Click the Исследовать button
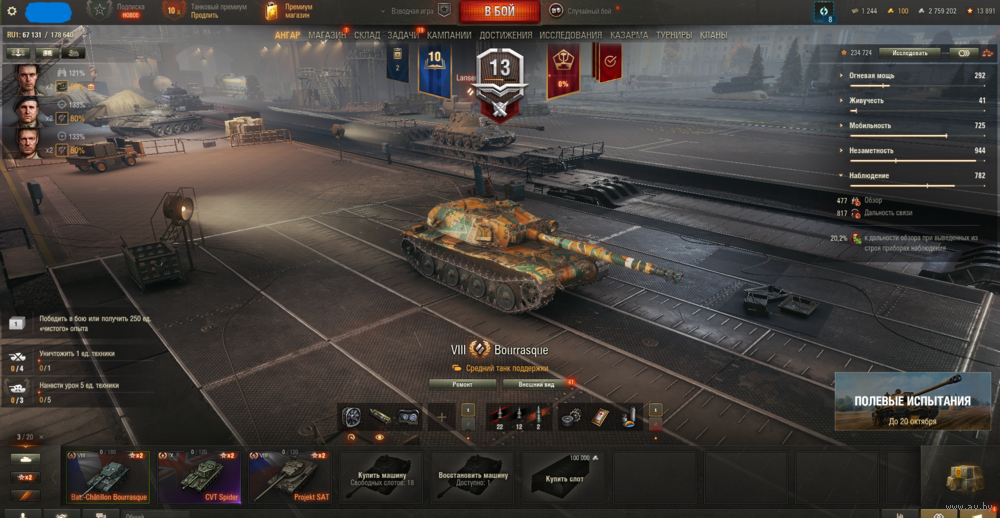This screenshot has height=518, width=1000. pos(910,53)
